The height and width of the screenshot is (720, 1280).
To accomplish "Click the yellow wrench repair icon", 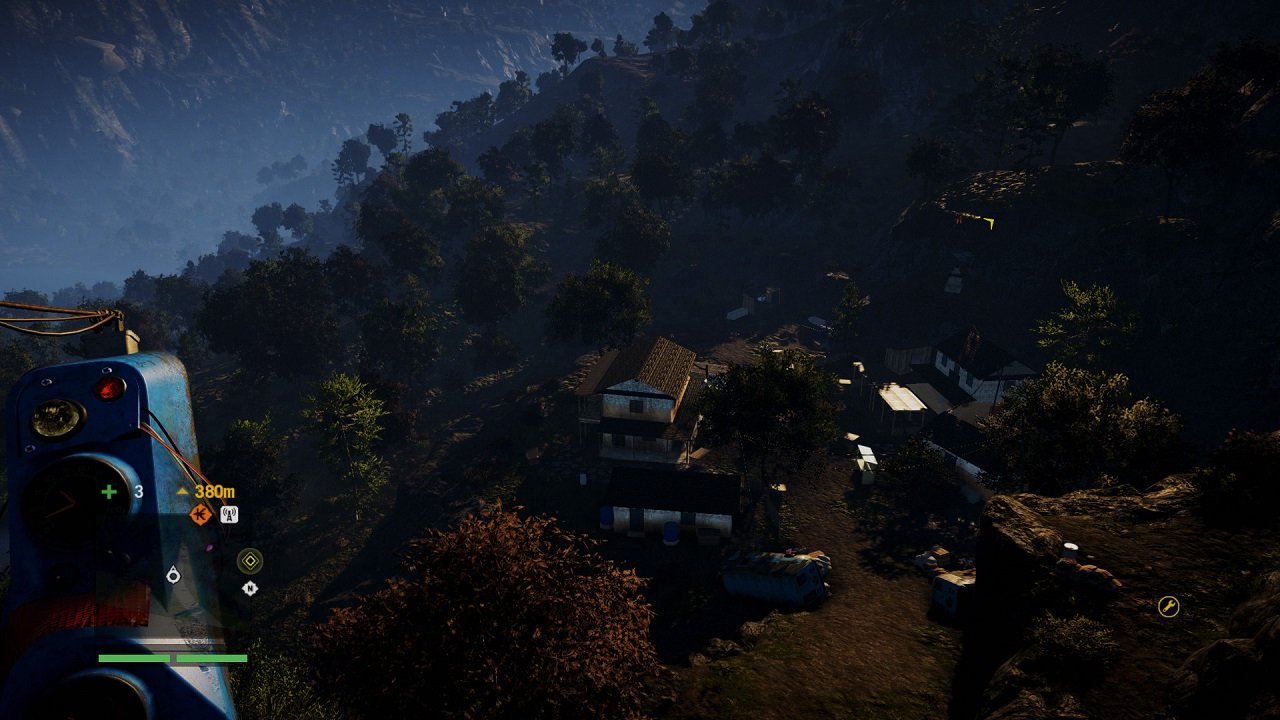I will point(1168,604).
